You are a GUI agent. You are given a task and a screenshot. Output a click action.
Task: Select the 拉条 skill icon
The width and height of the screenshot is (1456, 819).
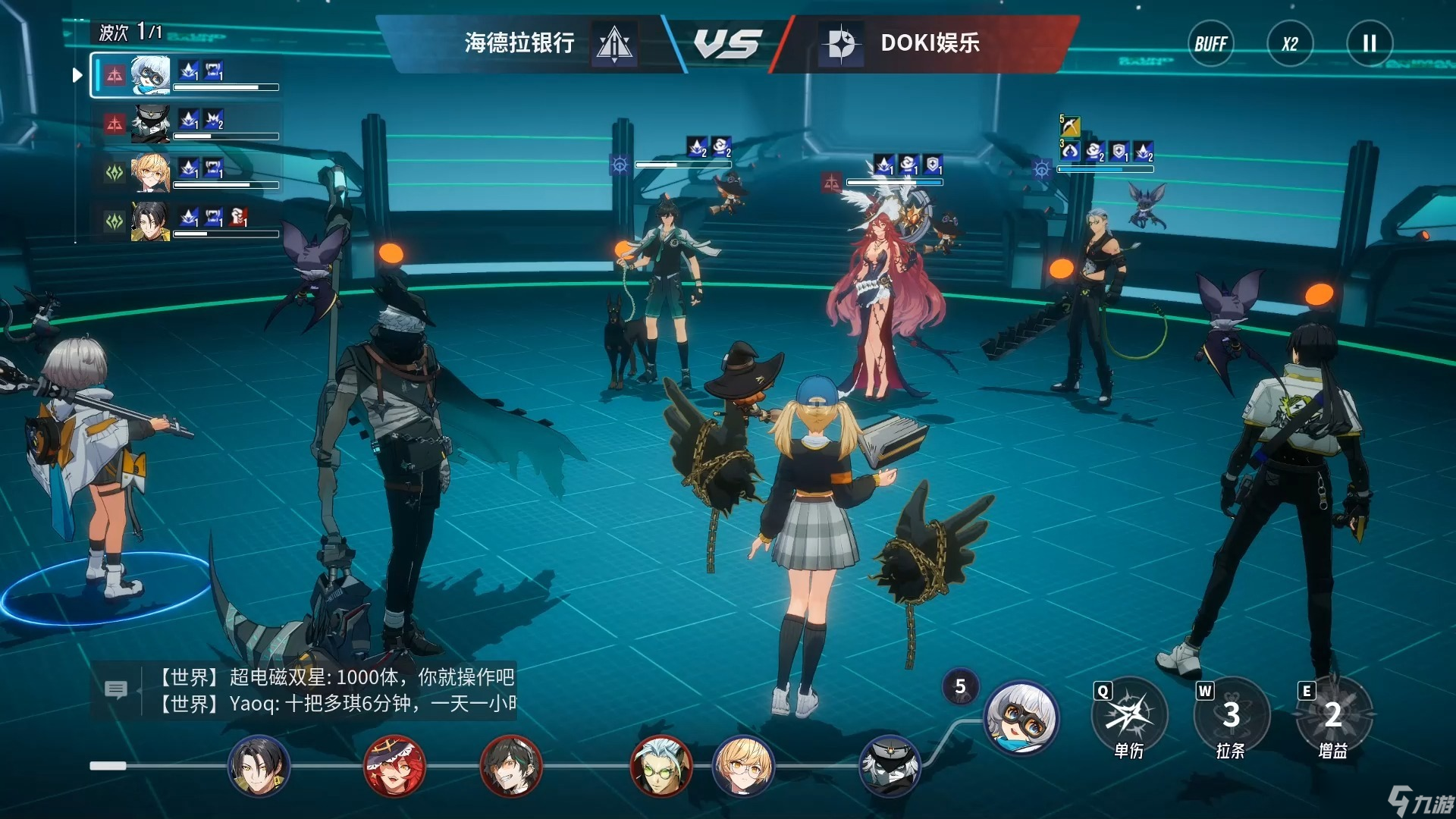(1231, 716)
